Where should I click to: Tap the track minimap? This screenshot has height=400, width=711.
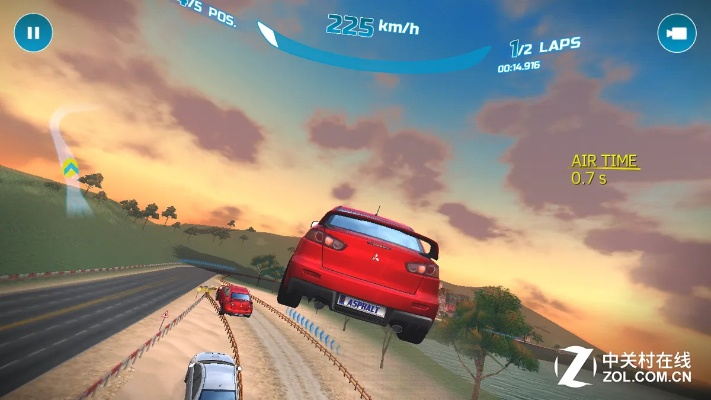coord(70,160)
